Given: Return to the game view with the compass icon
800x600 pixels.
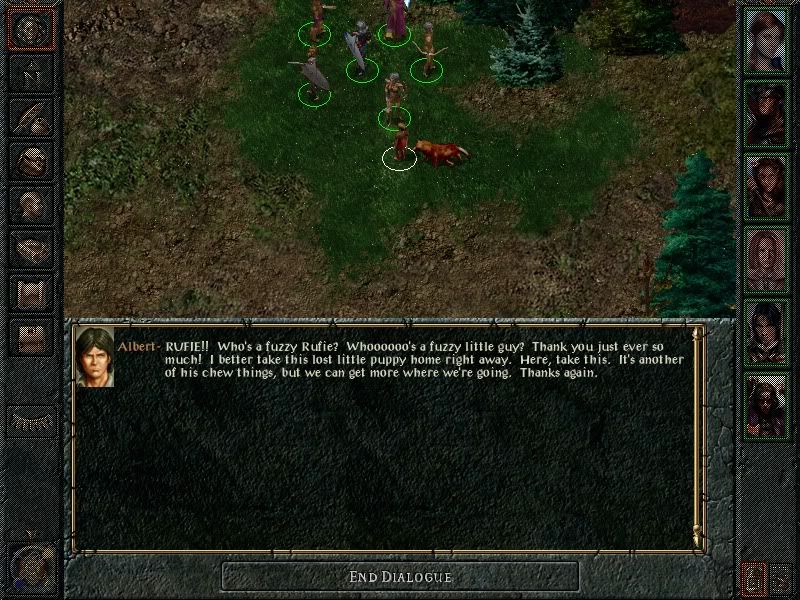Looking at the screenshot, I should 31,29.
